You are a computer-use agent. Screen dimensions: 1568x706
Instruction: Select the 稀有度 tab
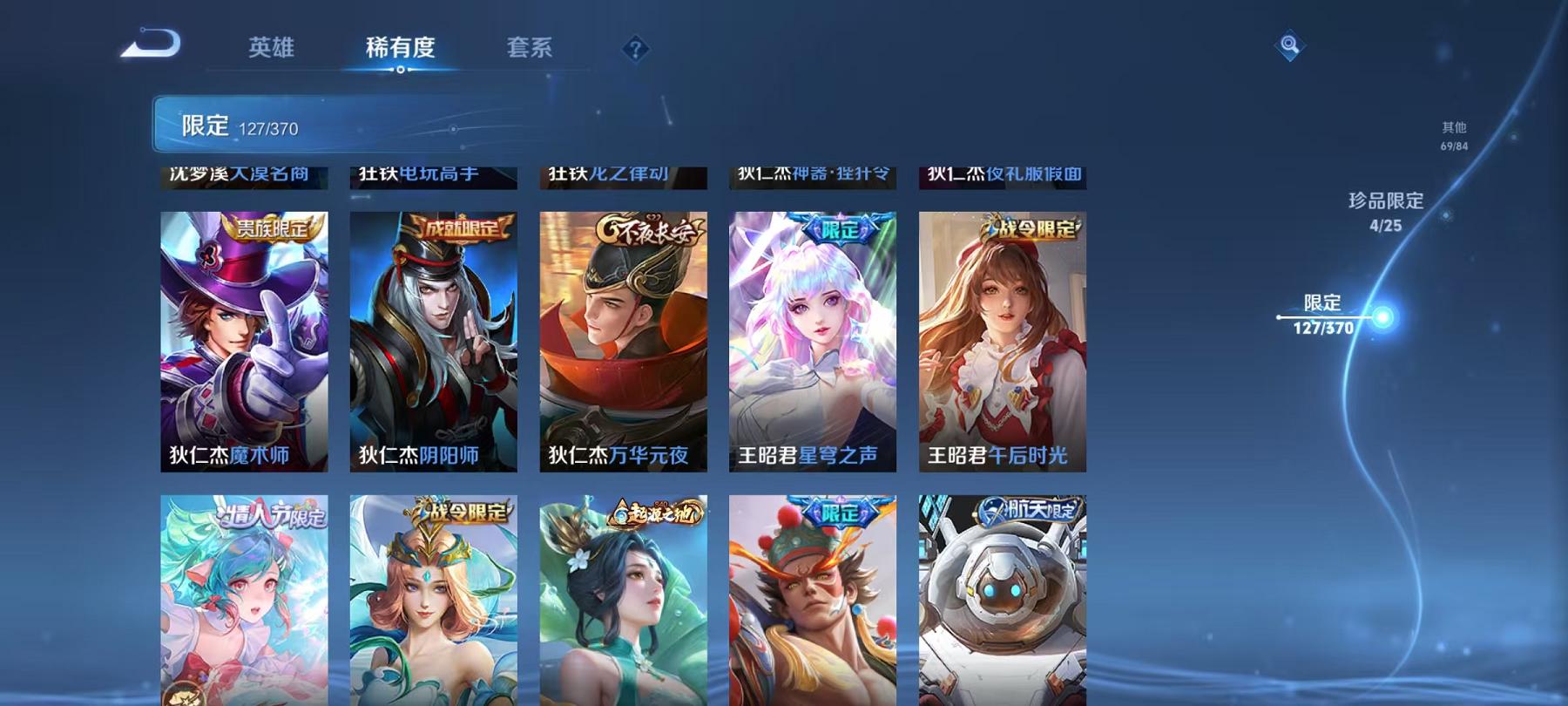click(402, 50)
